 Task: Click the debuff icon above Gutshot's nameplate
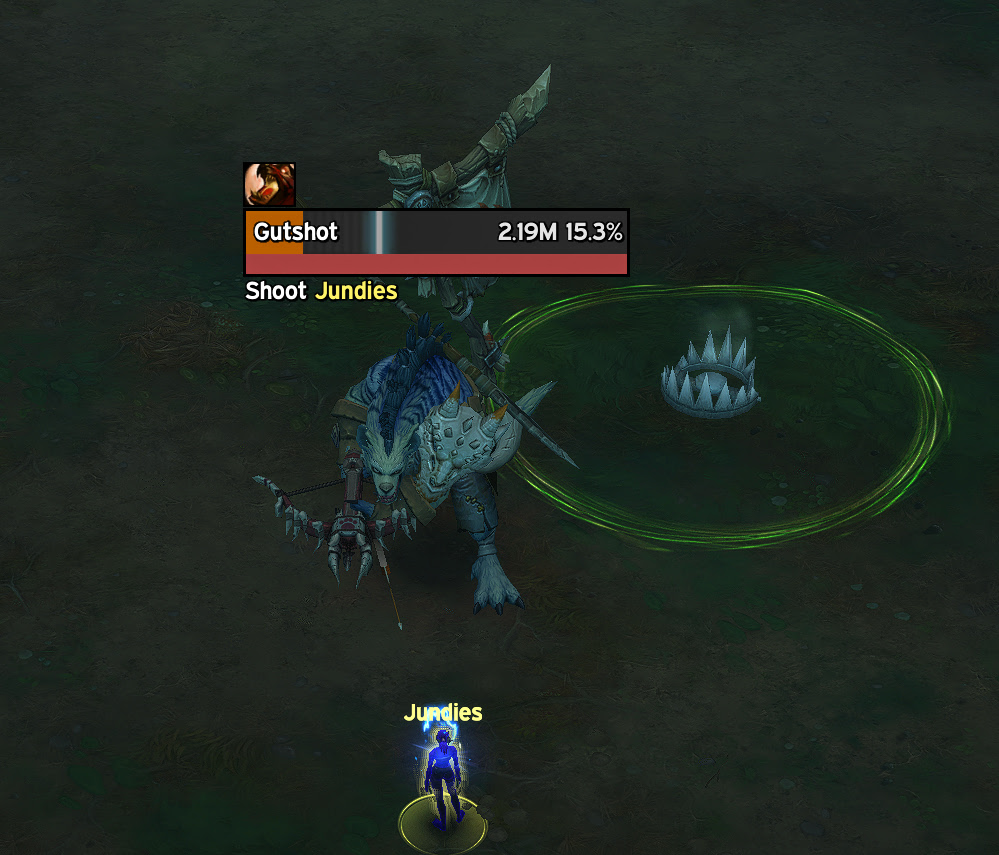pos(269,184)
